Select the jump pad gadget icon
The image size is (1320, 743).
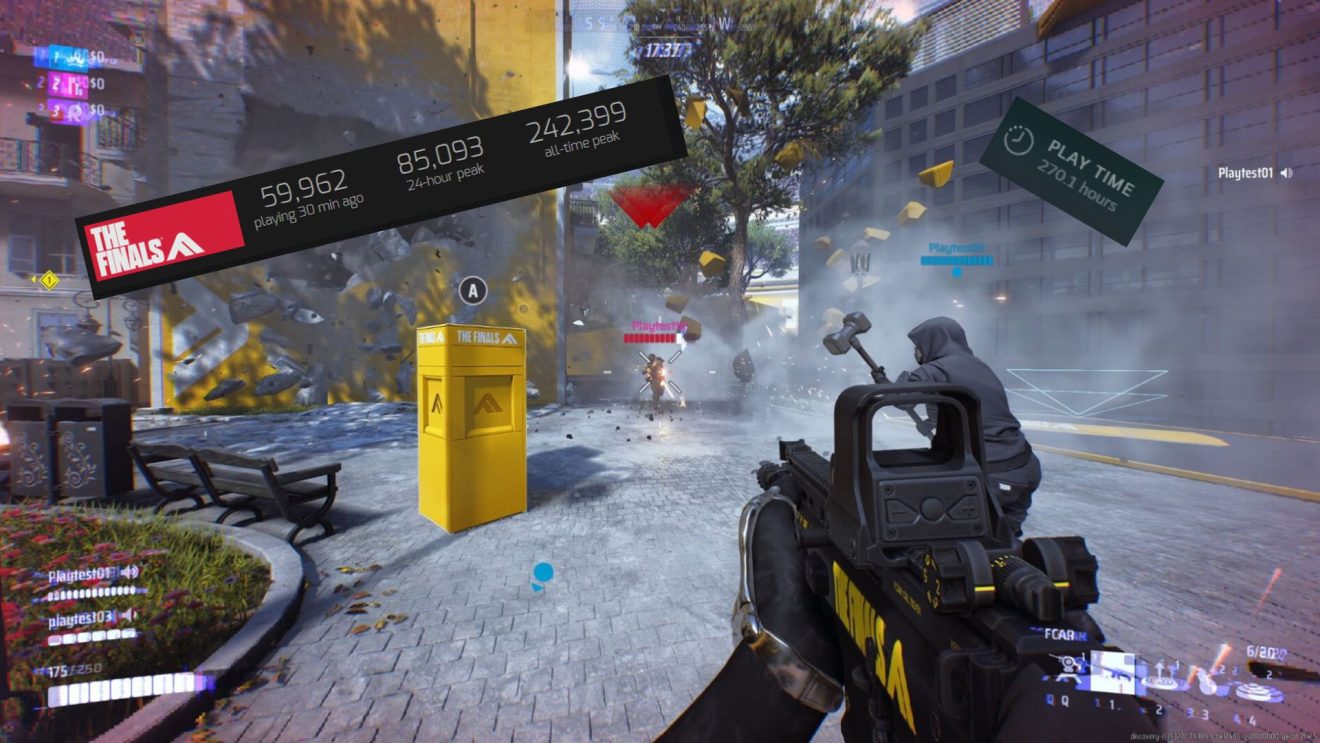(x=1158, y=682)
